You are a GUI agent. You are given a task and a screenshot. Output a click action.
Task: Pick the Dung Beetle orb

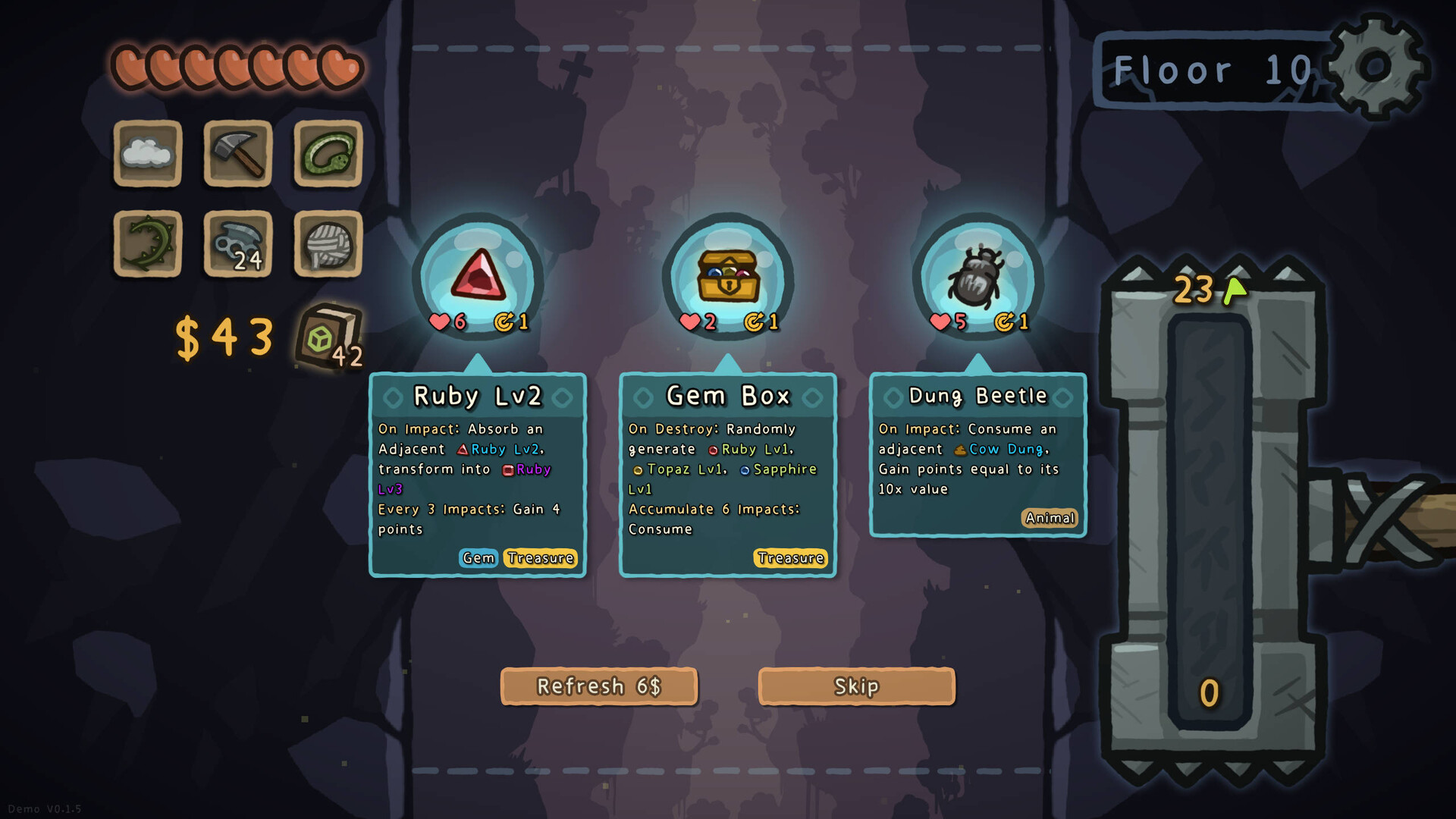point(977,279)
